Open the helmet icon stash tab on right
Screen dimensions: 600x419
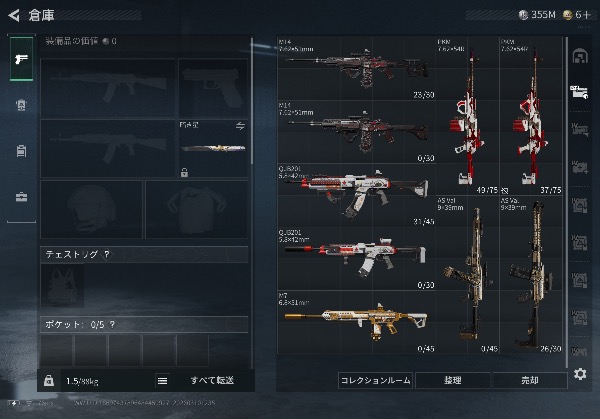(579, 58)
